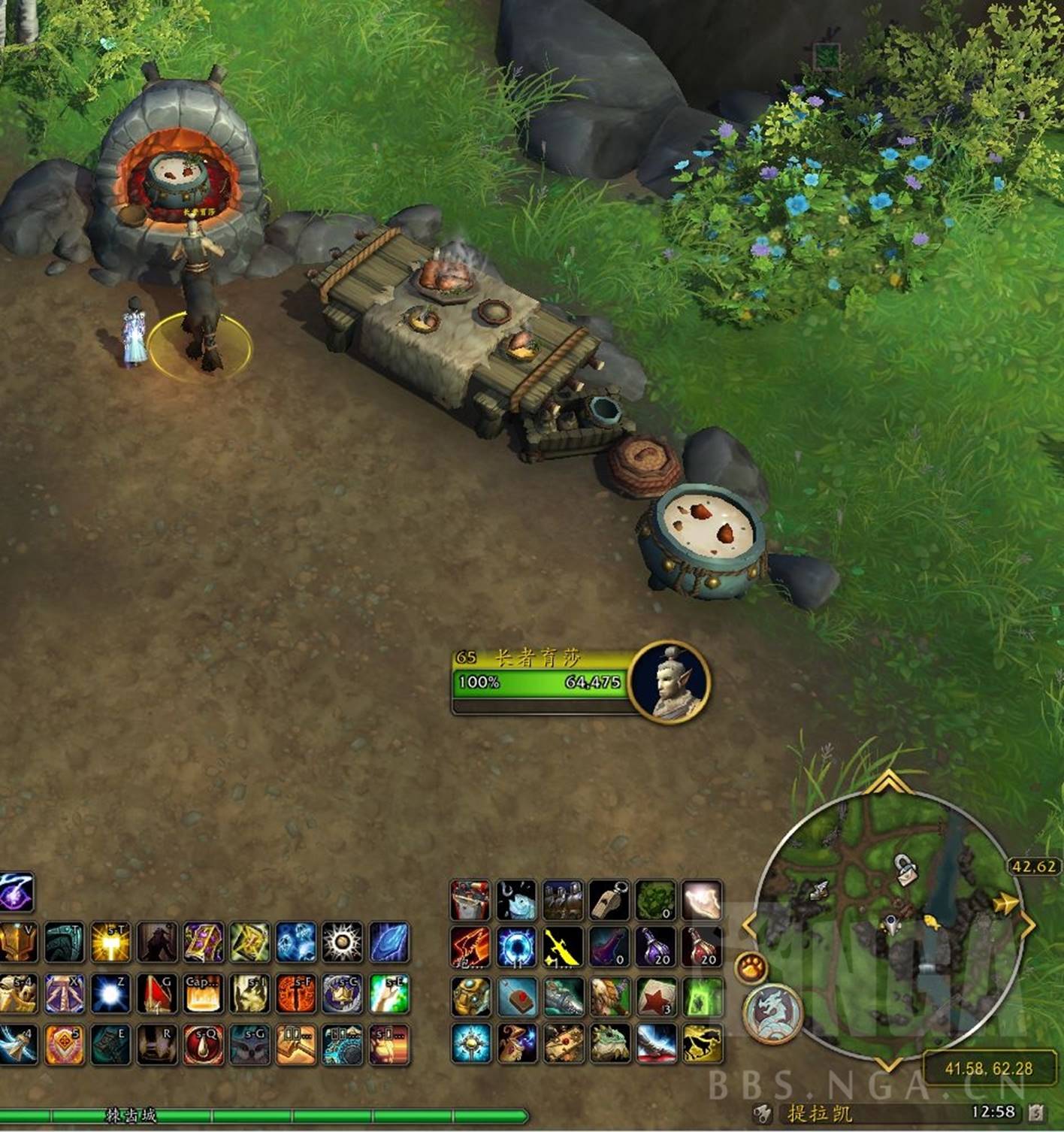Activate the glowing golden hammer ability

point(110,943)
